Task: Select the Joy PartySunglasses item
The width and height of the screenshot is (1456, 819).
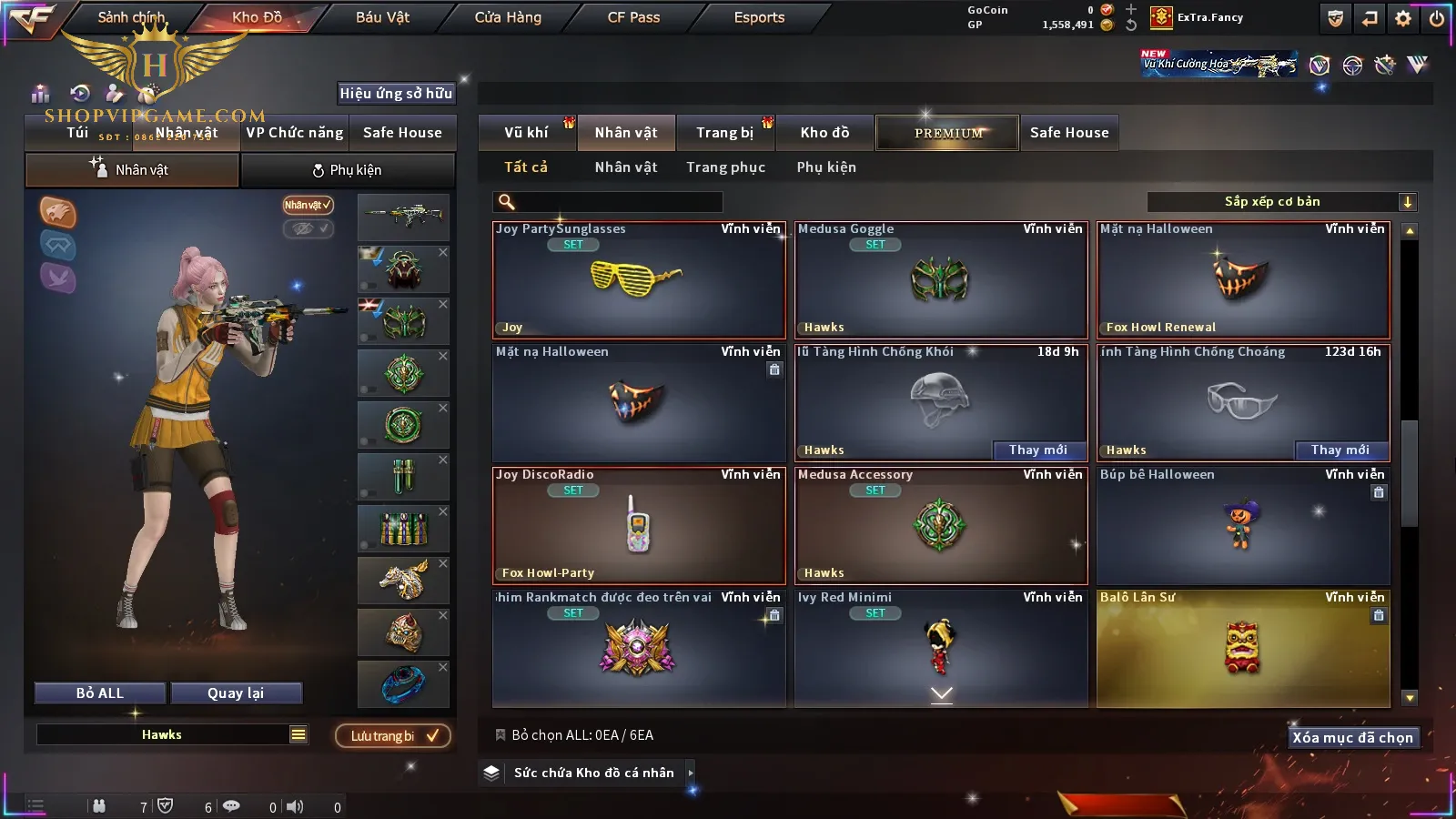Action: (x=639, y=280)
